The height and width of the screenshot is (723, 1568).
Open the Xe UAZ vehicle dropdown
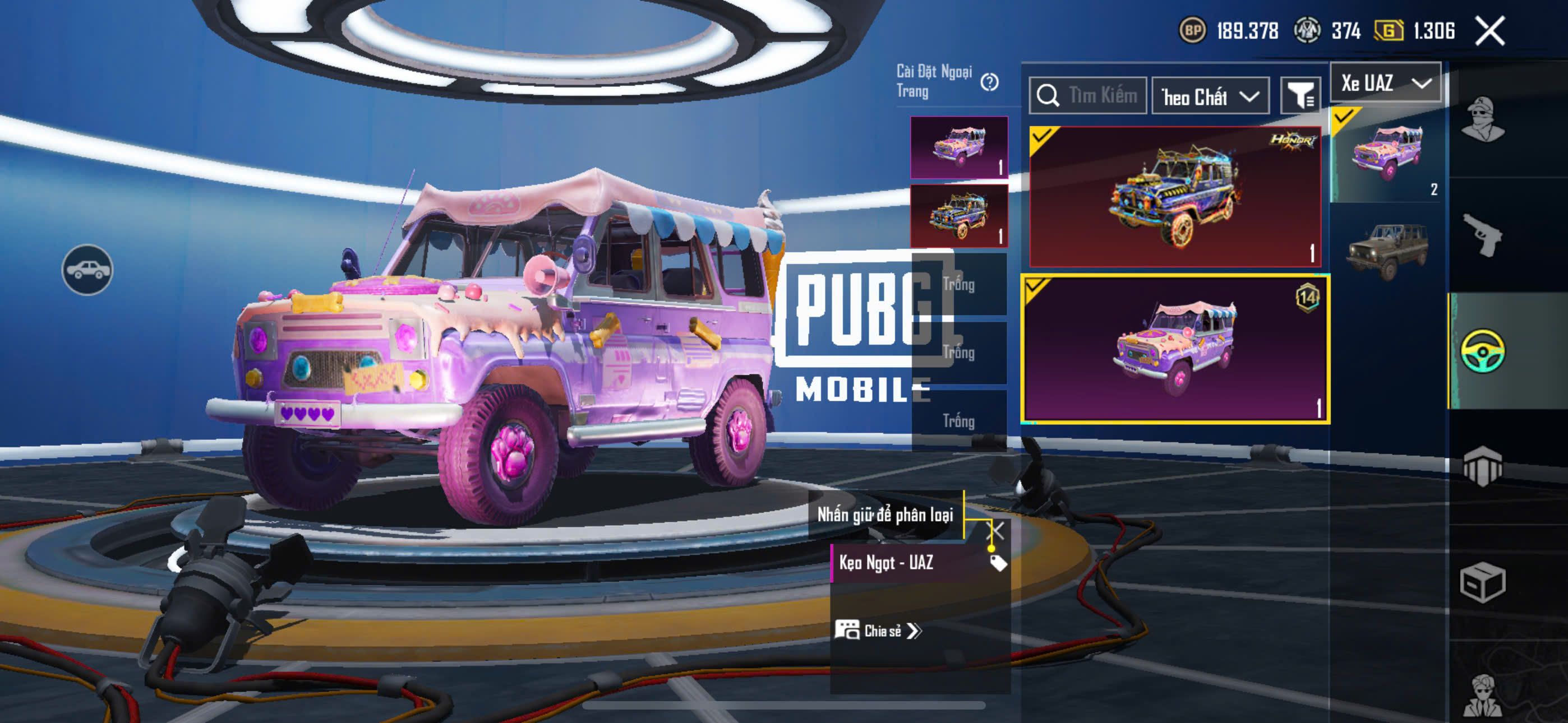click(x=1385, y=83)
